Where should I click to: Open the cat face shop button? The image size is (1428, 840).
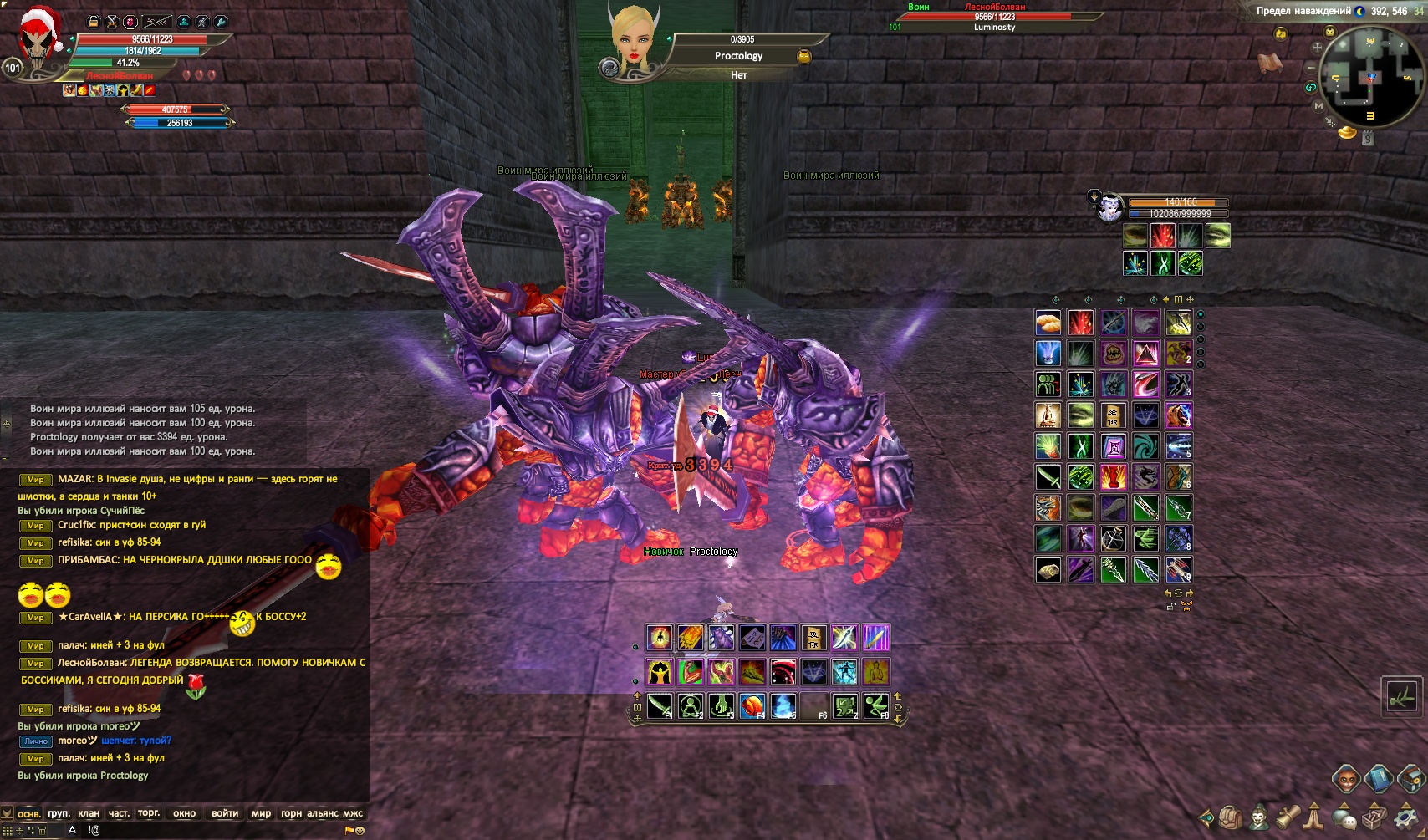coord(1345,779)
